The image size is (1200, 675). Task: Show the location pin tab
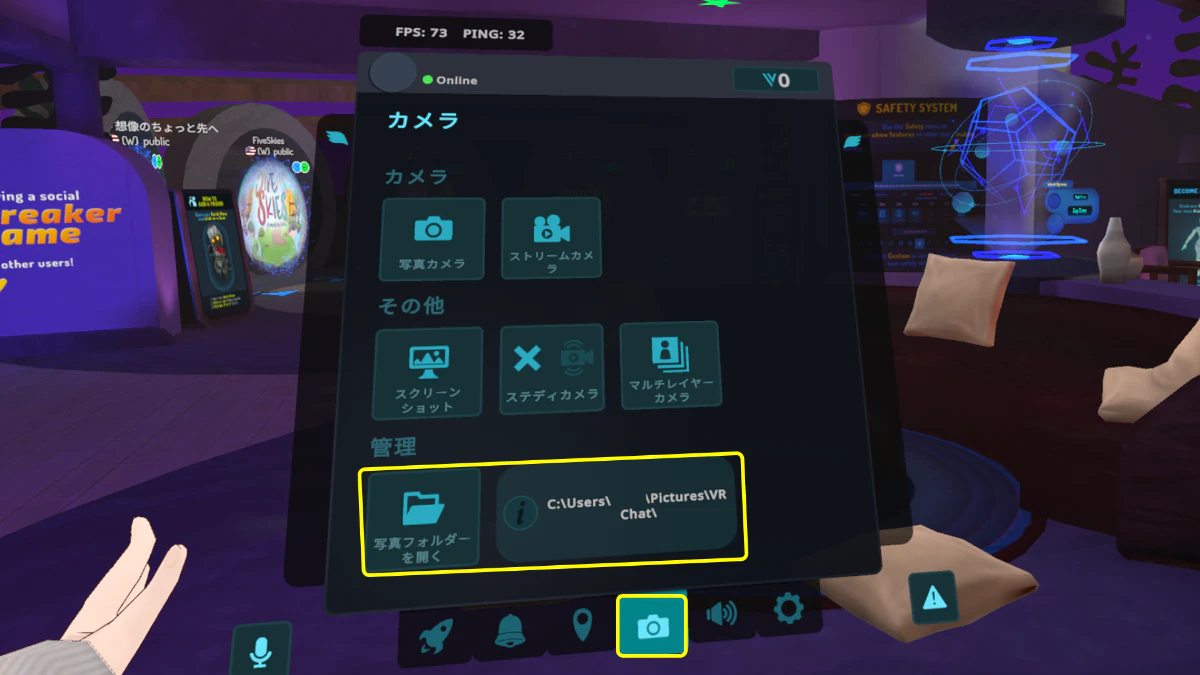point(582,628)
